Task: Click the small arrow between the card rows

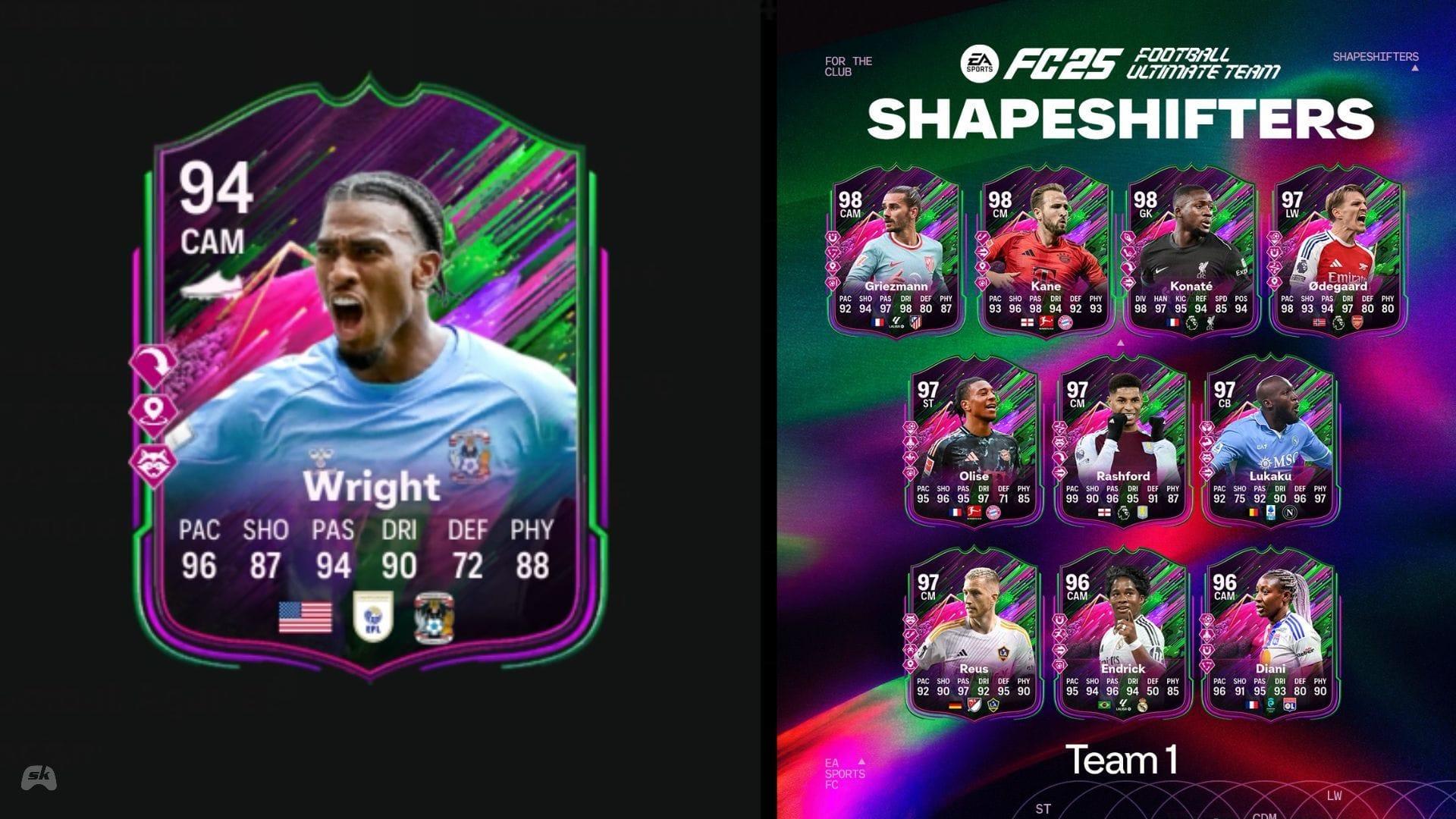Action: pyautogui.click(x=1120, y=344)
